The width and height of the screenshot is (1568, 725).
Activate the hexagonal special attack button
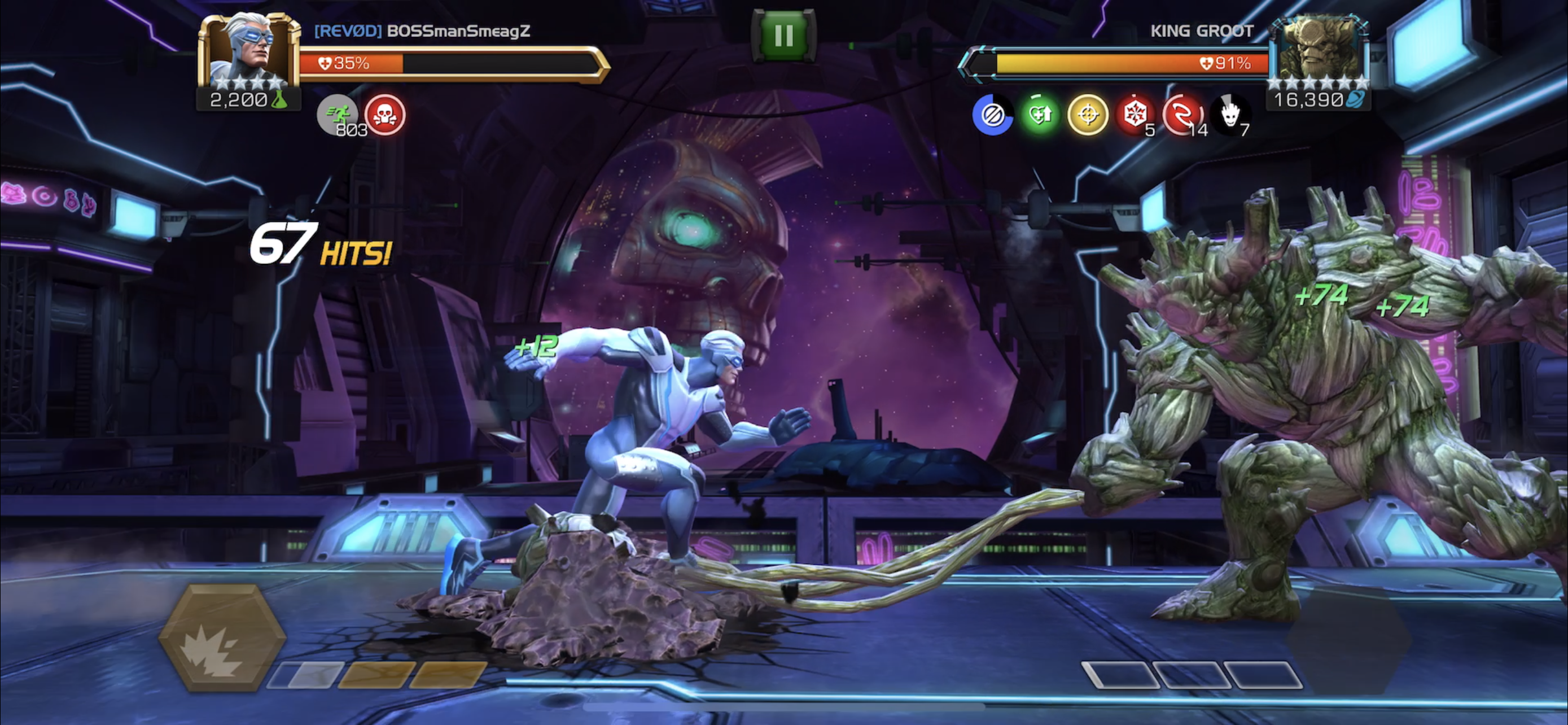[x=222, y=637]
